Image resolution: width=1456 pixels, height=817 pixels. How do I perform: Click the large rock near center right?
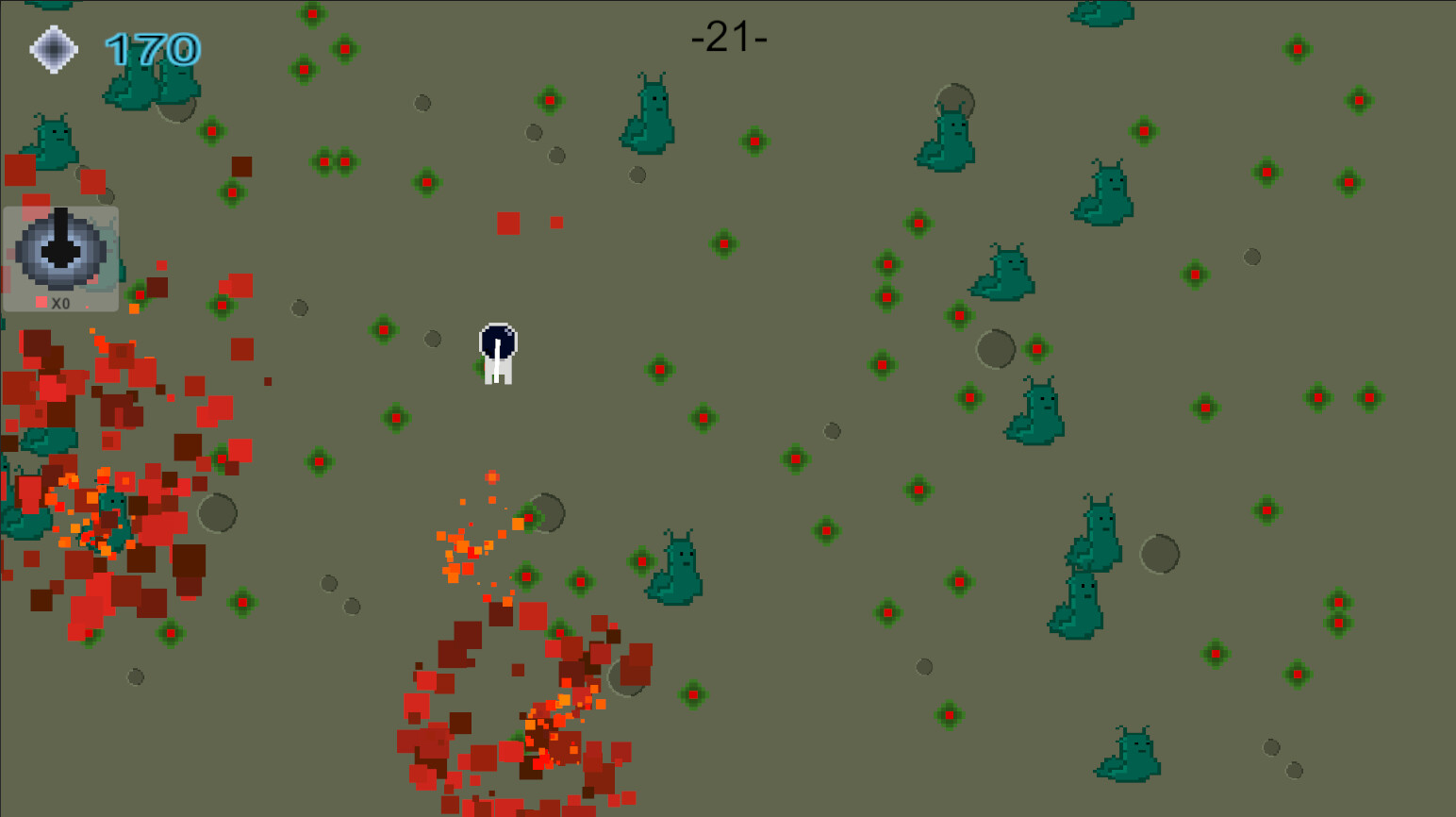click(996, 347)
